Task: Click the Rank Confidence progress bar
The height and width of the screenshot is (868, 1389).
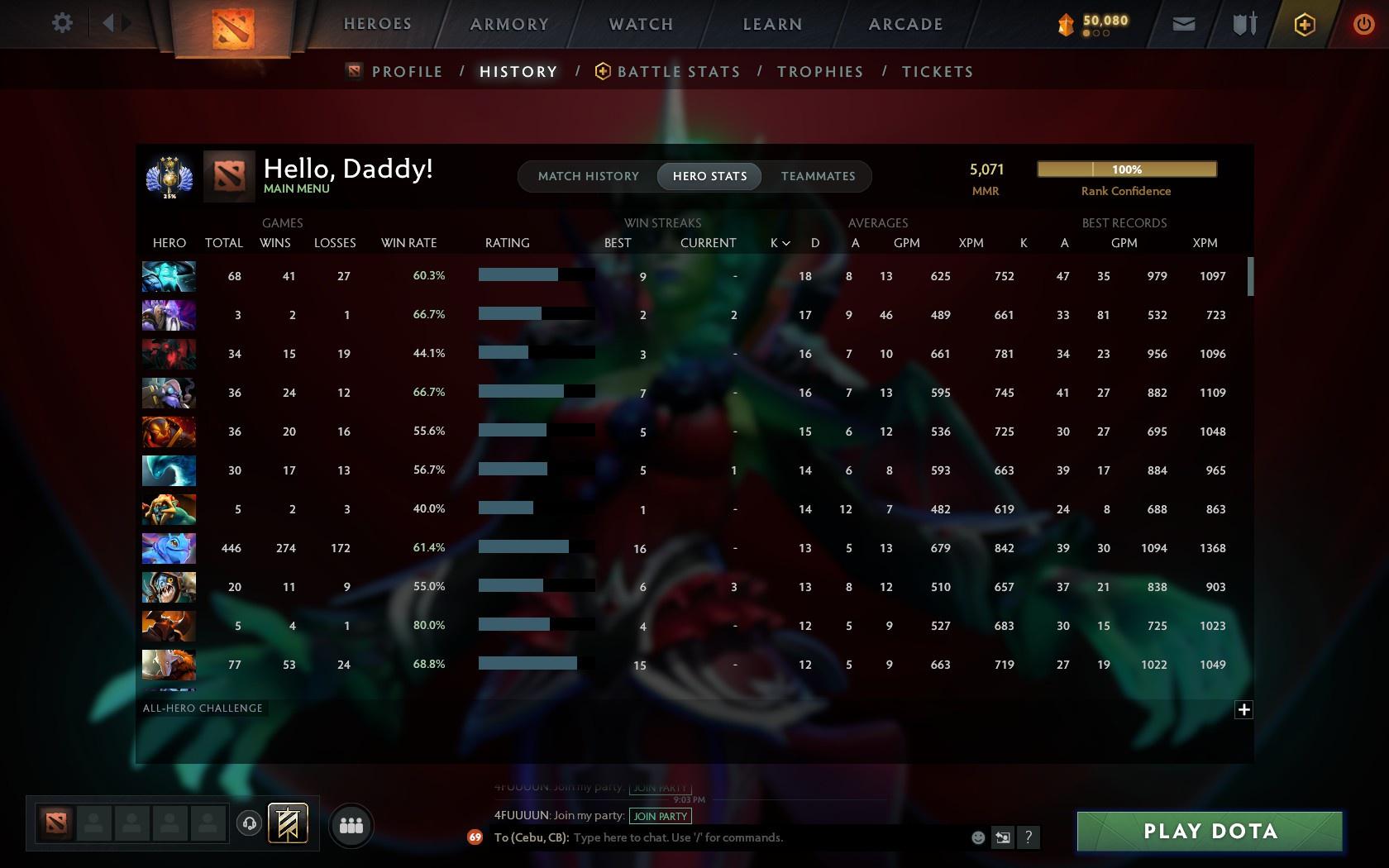Action: coord(1126,169)
